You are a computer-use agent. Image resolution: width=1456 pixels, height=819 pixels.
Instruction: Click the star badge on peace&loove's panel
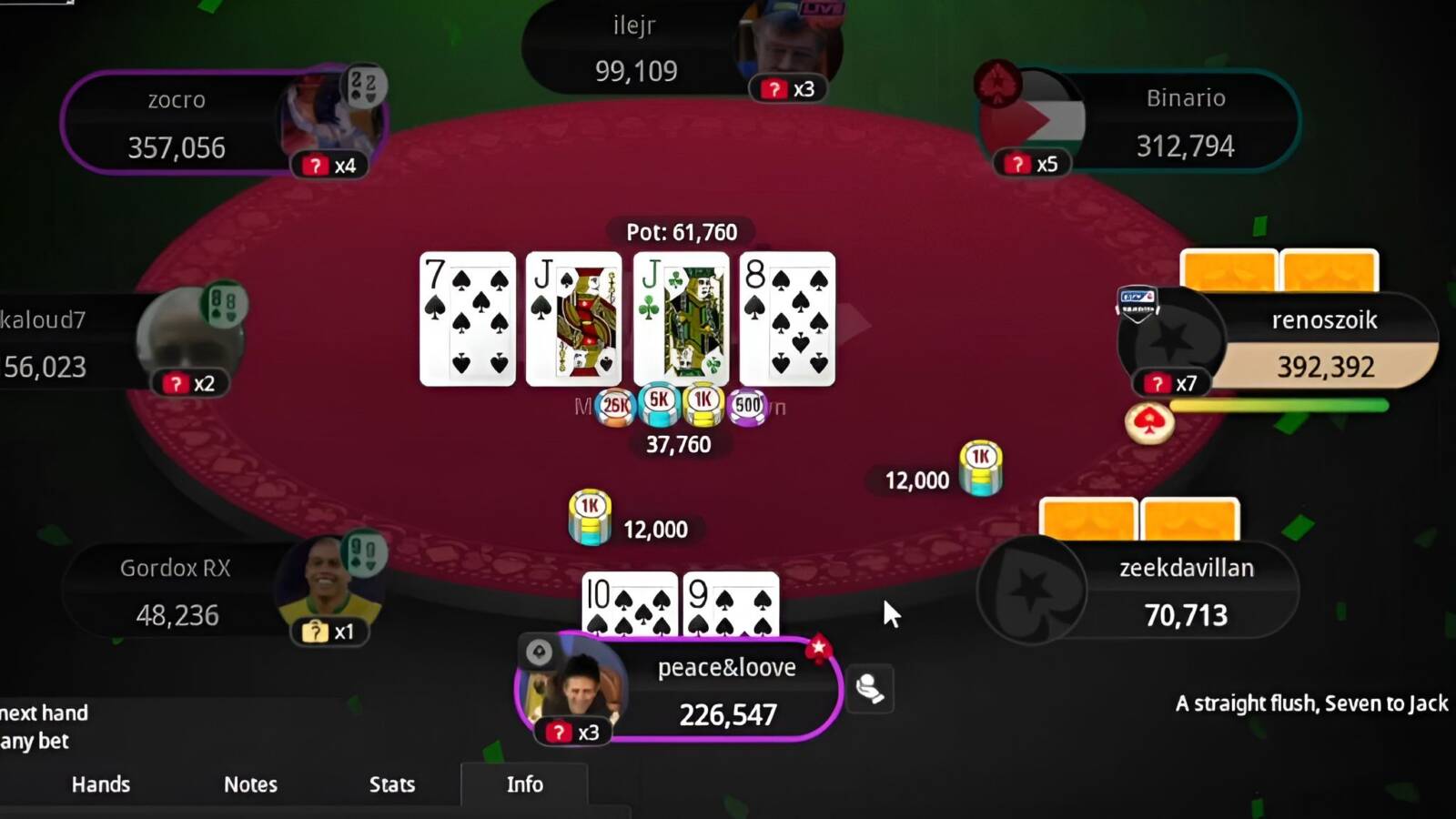(818, 648)
